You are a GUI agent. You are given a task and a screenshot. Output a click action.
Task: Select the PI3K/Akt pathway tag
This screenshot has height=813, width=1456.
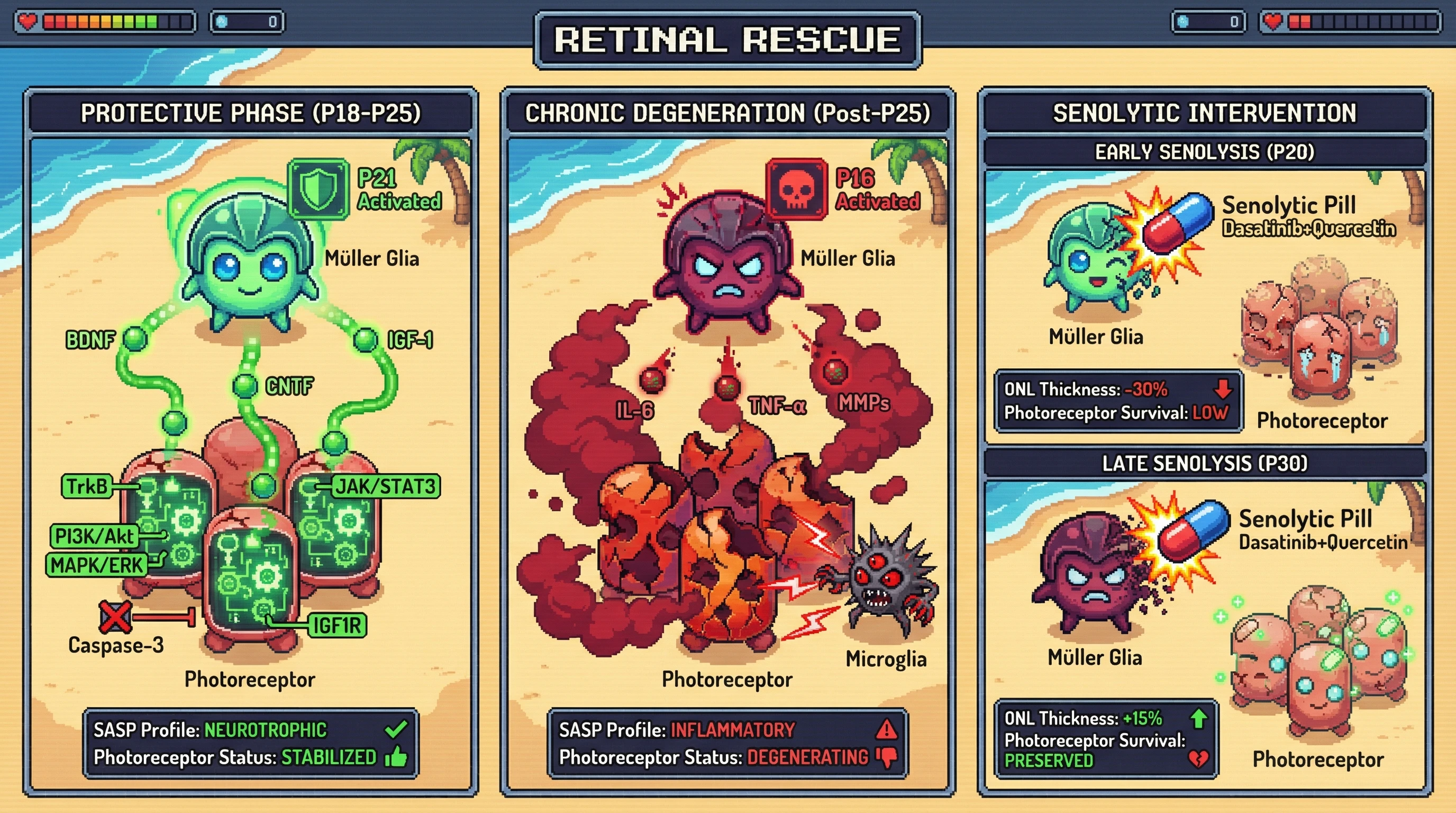point(94,536)
